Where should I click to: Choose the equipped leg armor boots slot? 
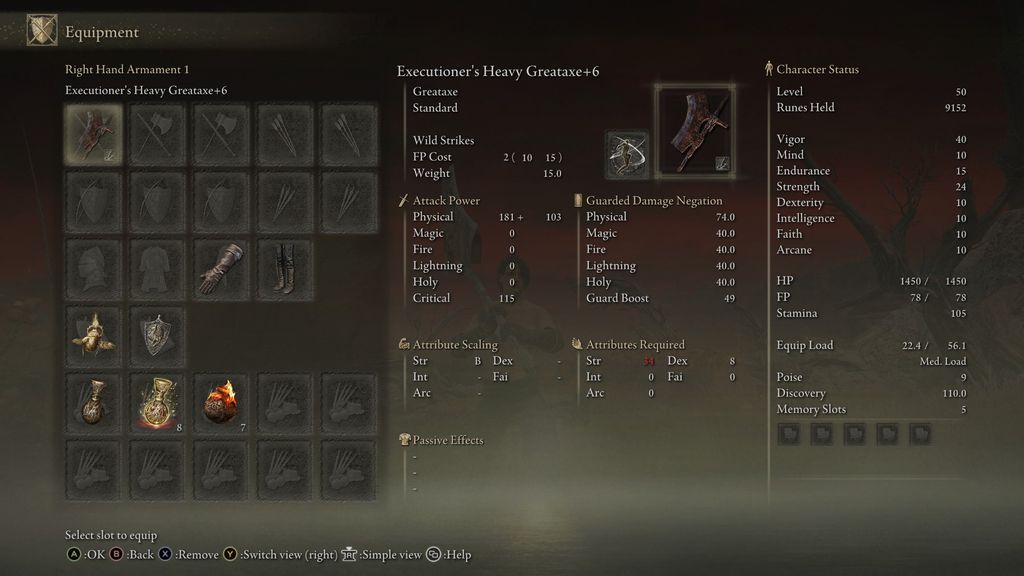tap(287, 269)
